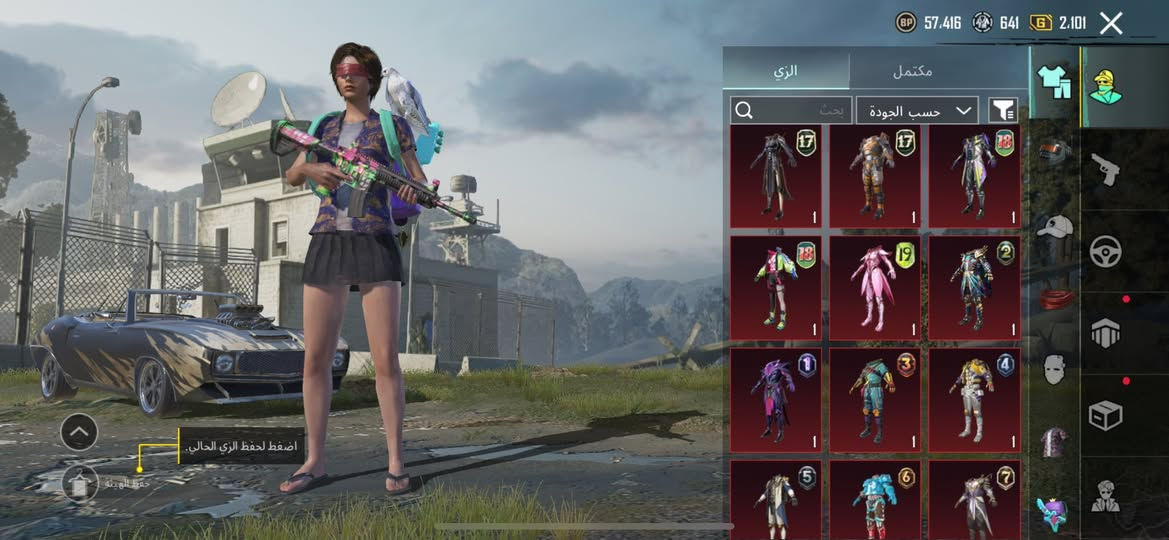
Task: Select the cap headwear subcategory
Action: coord(1054,226)
